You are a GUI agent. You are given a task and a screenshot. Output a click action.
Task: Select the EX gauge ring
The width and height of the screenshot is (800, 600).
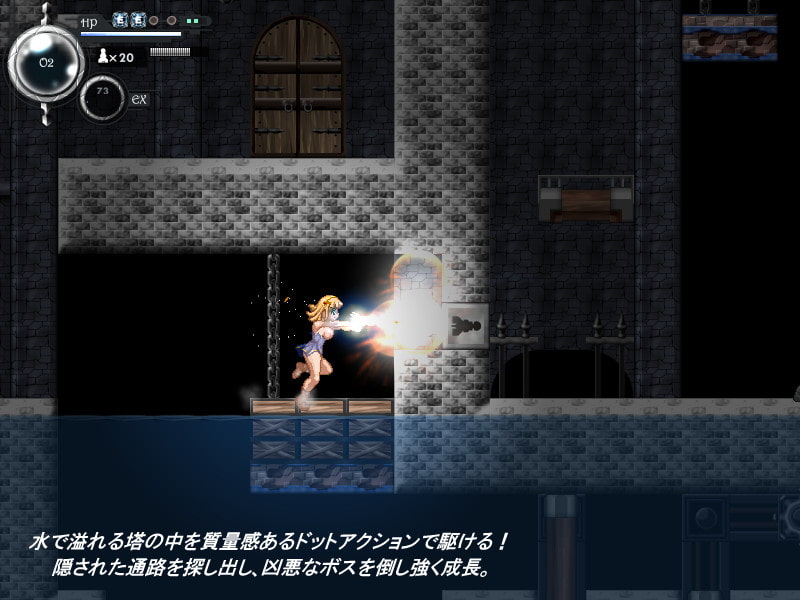click(x=102, y=97)
